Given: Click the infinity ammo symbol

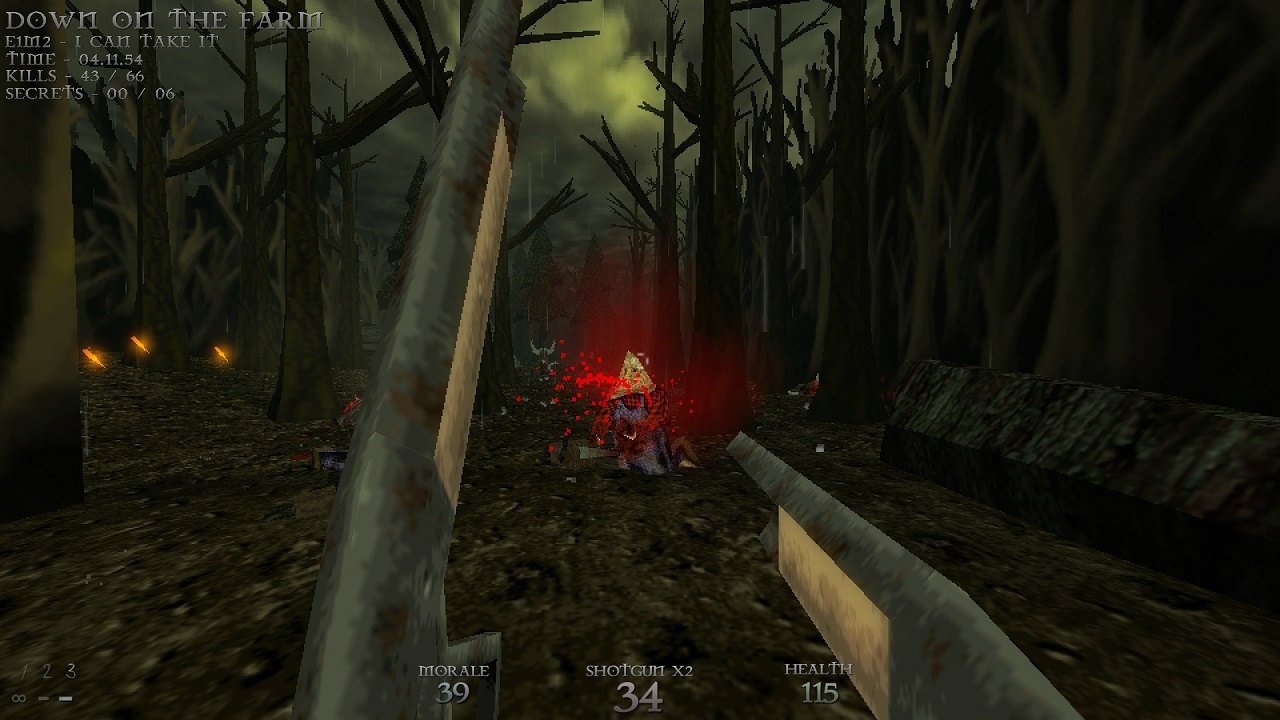Looking at the screenshot, I should (x=19, y=698).
